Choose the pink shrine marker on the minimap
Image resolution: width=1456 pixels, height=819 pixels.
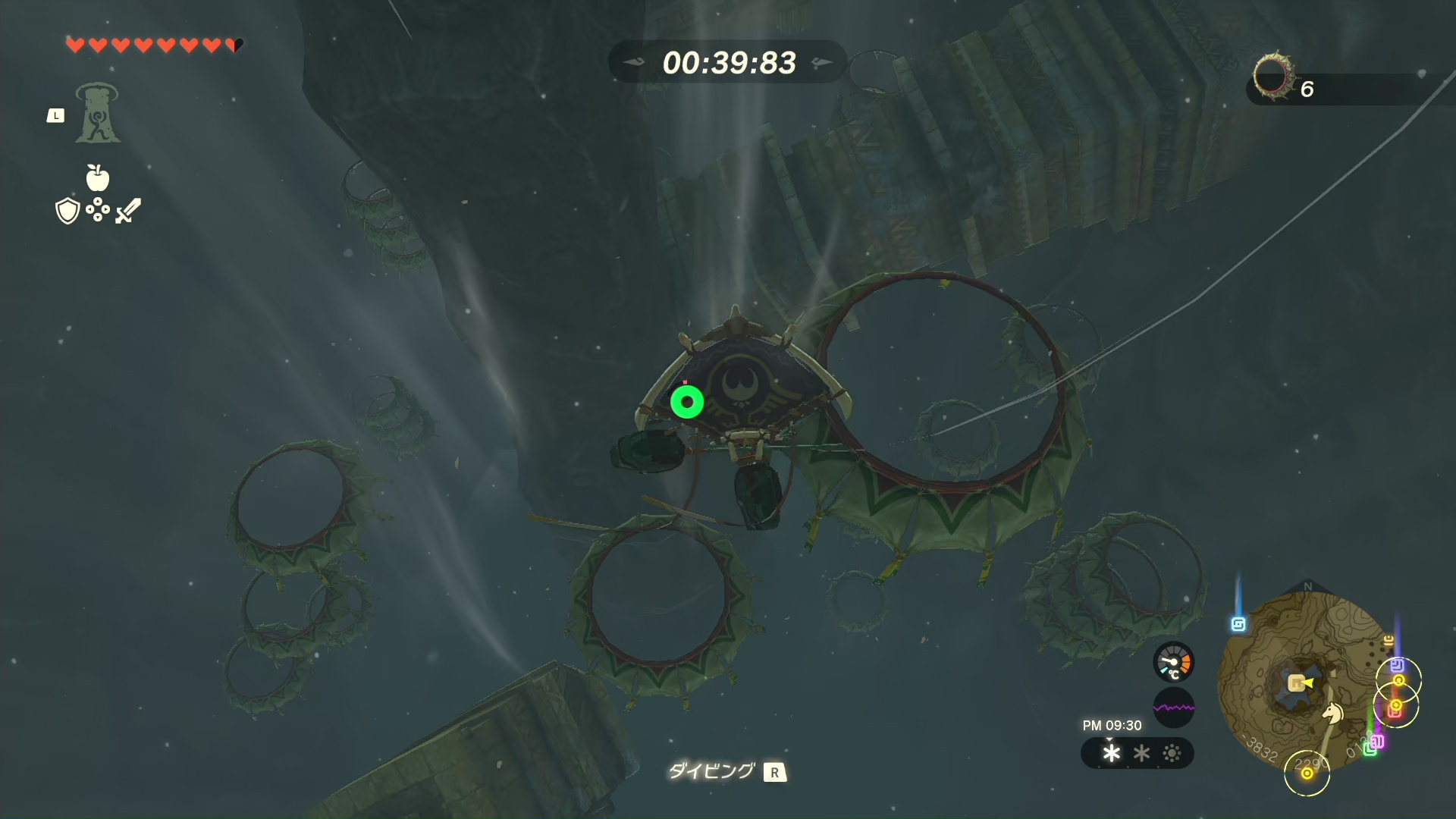[1377, 742]
